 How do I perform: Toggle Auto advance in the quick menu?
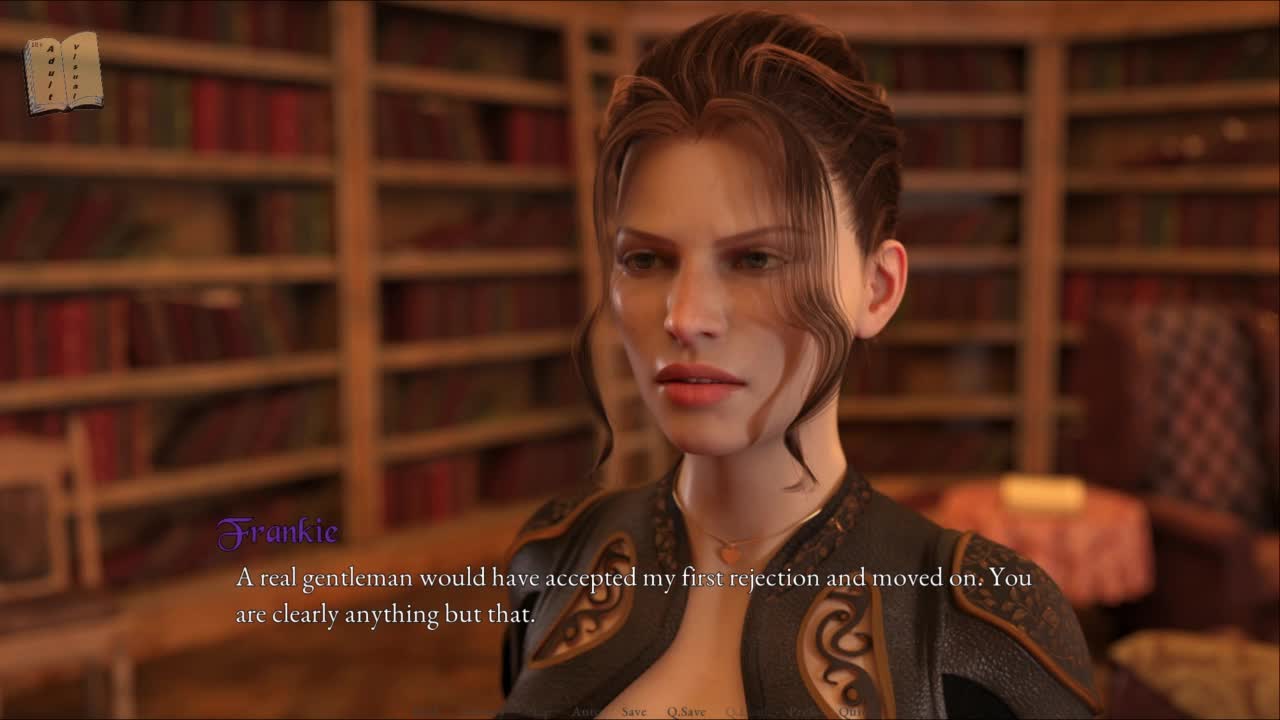tap(584, 712)
